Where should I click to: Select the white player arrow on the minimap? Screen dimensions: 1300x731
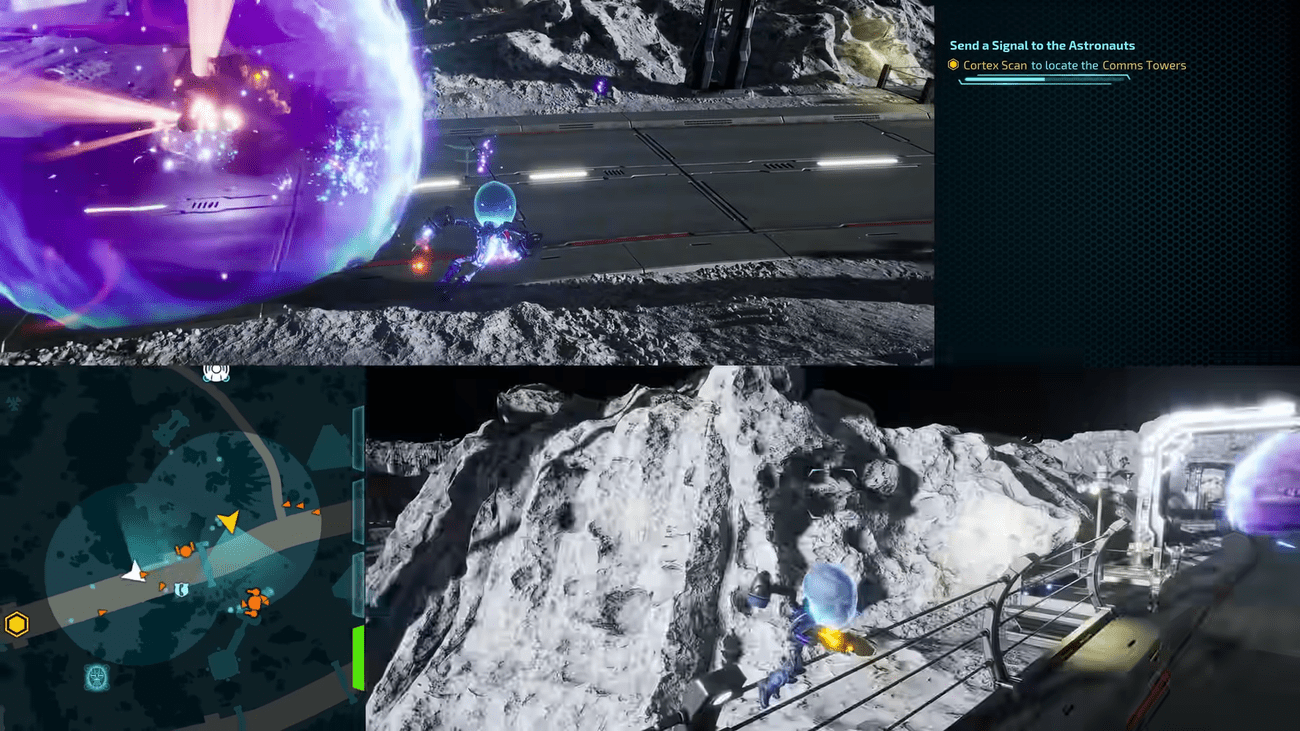click(x=132, y=573)
